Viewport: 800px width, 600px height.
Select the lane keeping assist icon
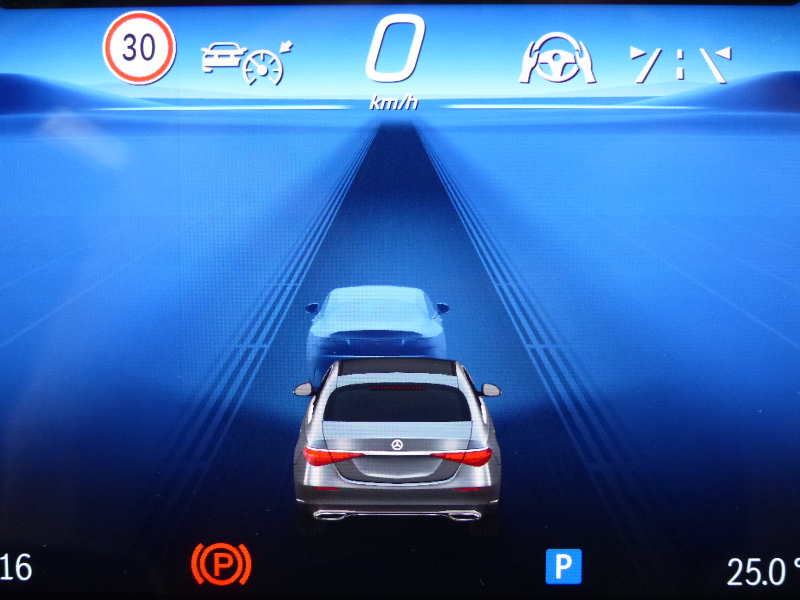(x=680, y=63)
